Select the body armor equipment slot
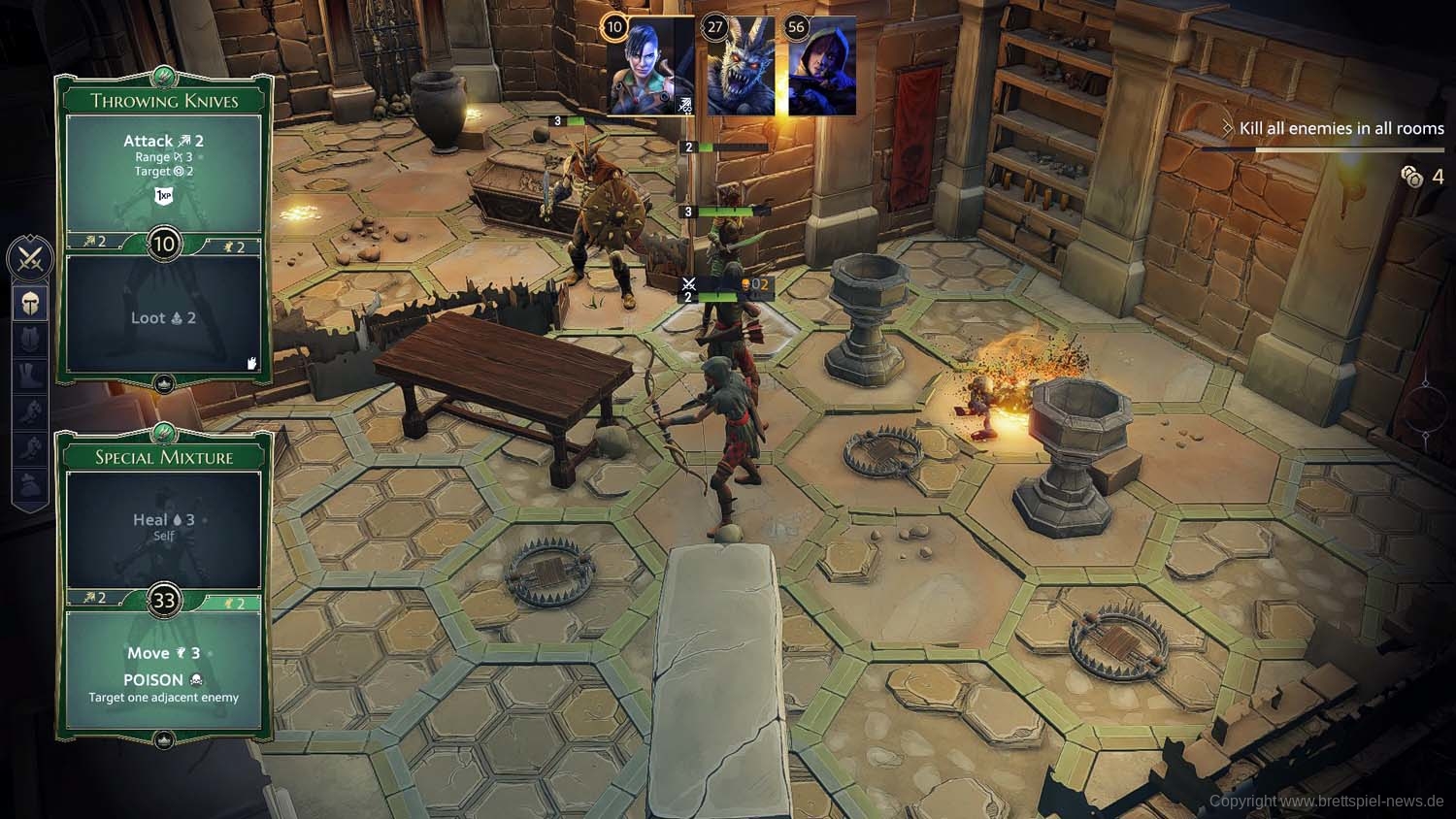The image size is (1456, 819). click(30, 340)
